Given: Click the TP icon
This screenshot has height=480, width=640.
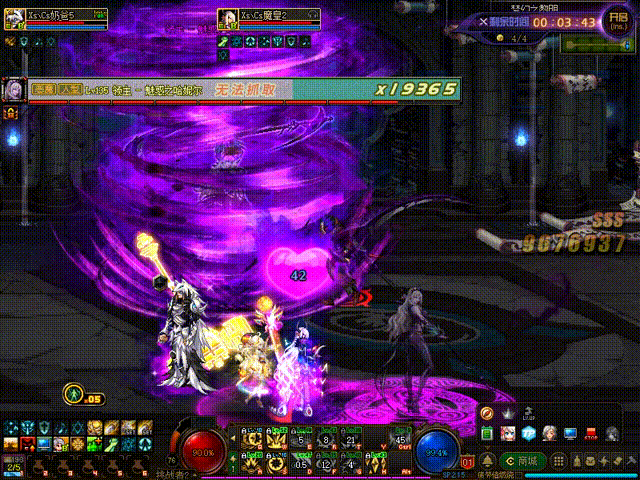Looking at the screenshot, I should 529,433.
